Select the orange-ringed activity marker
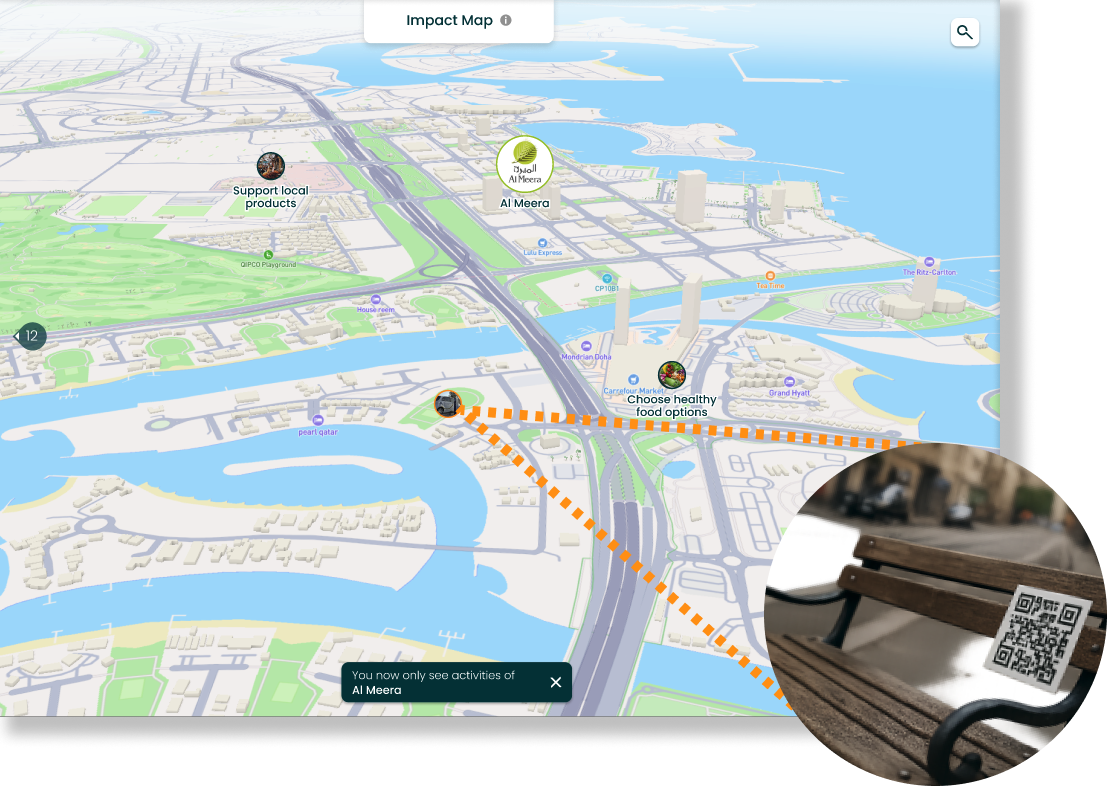This screenshot has height=786, width=1107. pyautogui.click(x=448, y=404)
